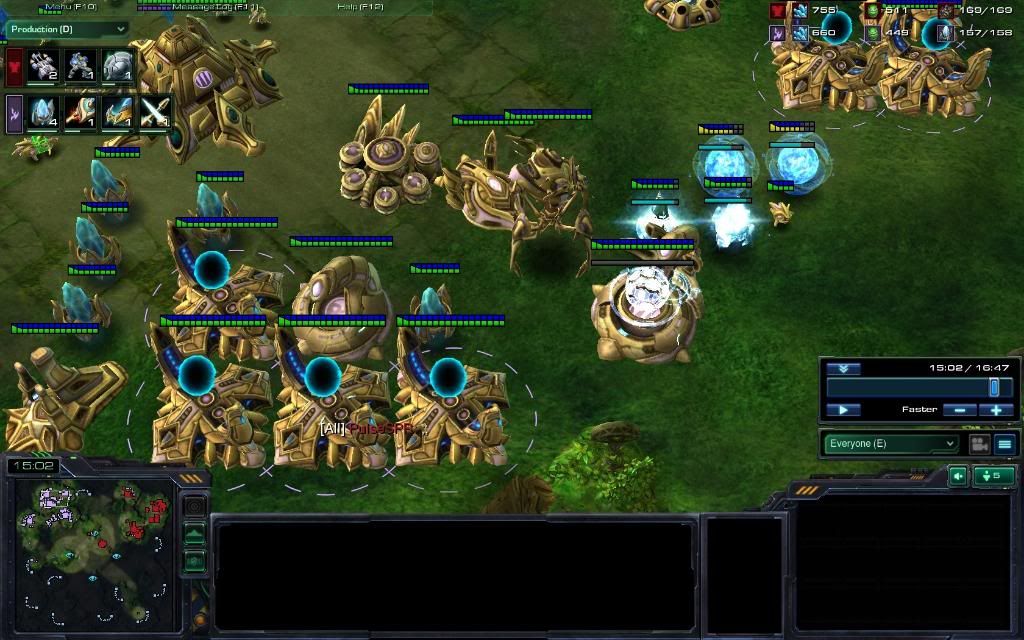This screenshot has height=640, width=1024.
Task: Open the replay options list button
Action: [1005, 443]
